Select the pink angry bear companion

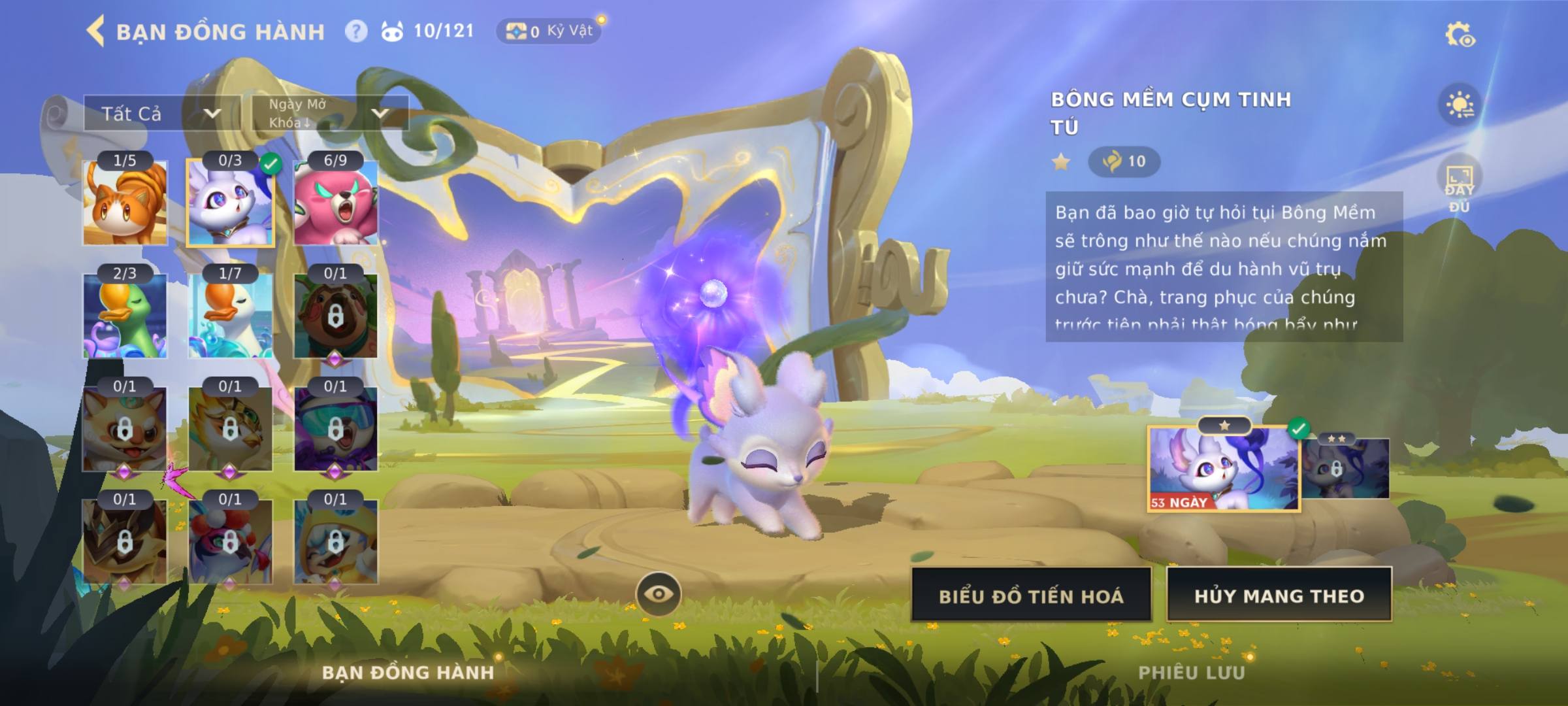pos(336,203)
